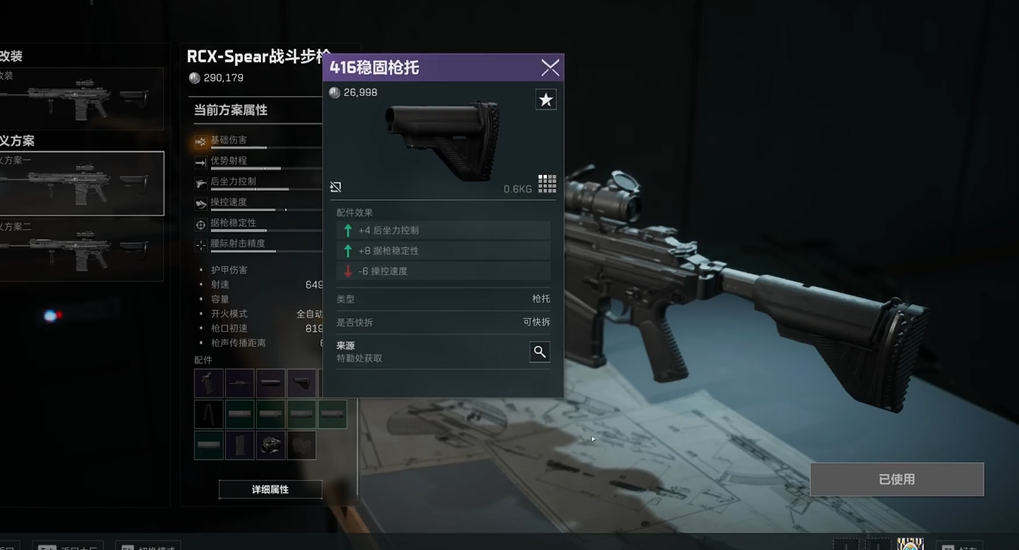Close the 416稳固枪托 details popup

pyautogui.click(x=550, y=68)
